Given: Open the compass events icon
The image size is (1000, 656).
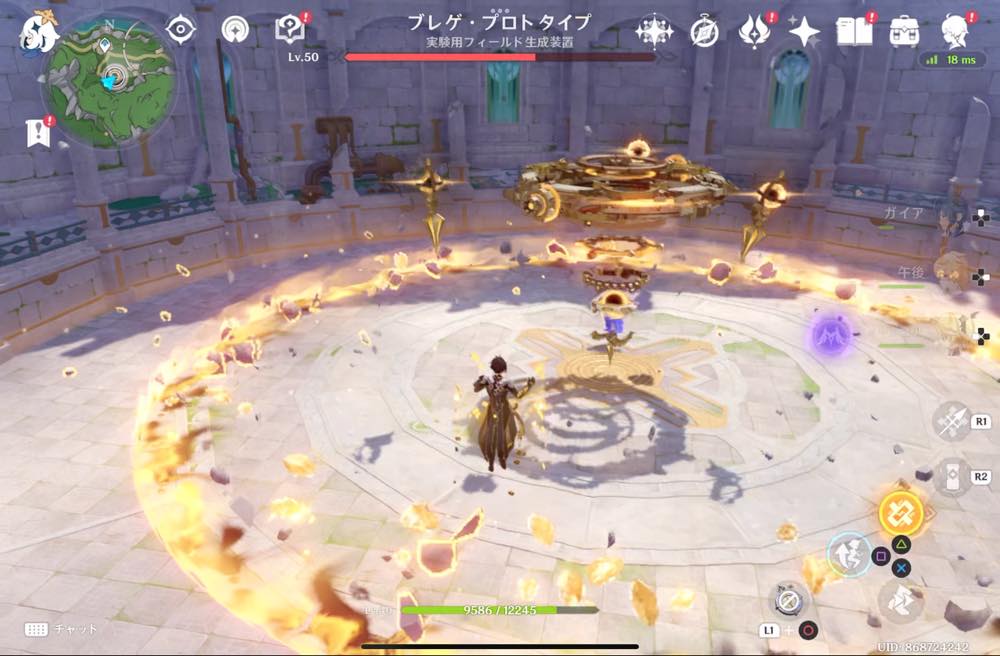Looking at the screenshot, I should (x=704, y=32).
